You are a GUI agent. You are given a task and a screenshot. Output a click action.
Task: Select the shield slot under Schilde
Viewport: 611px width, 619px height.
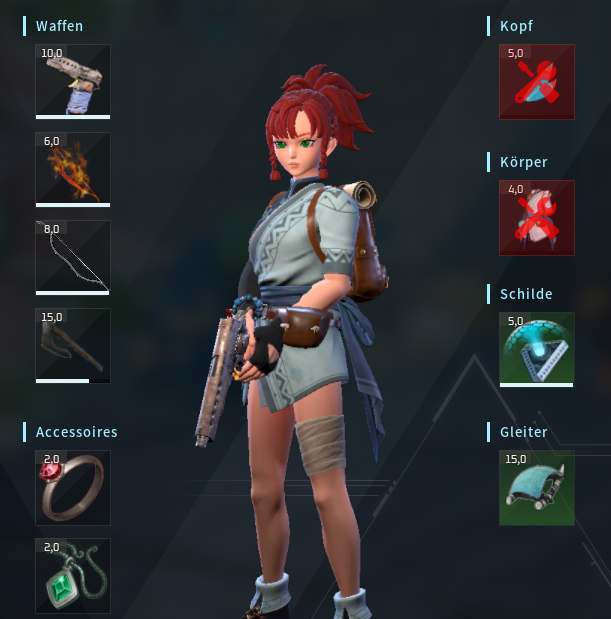coord(537,349)
